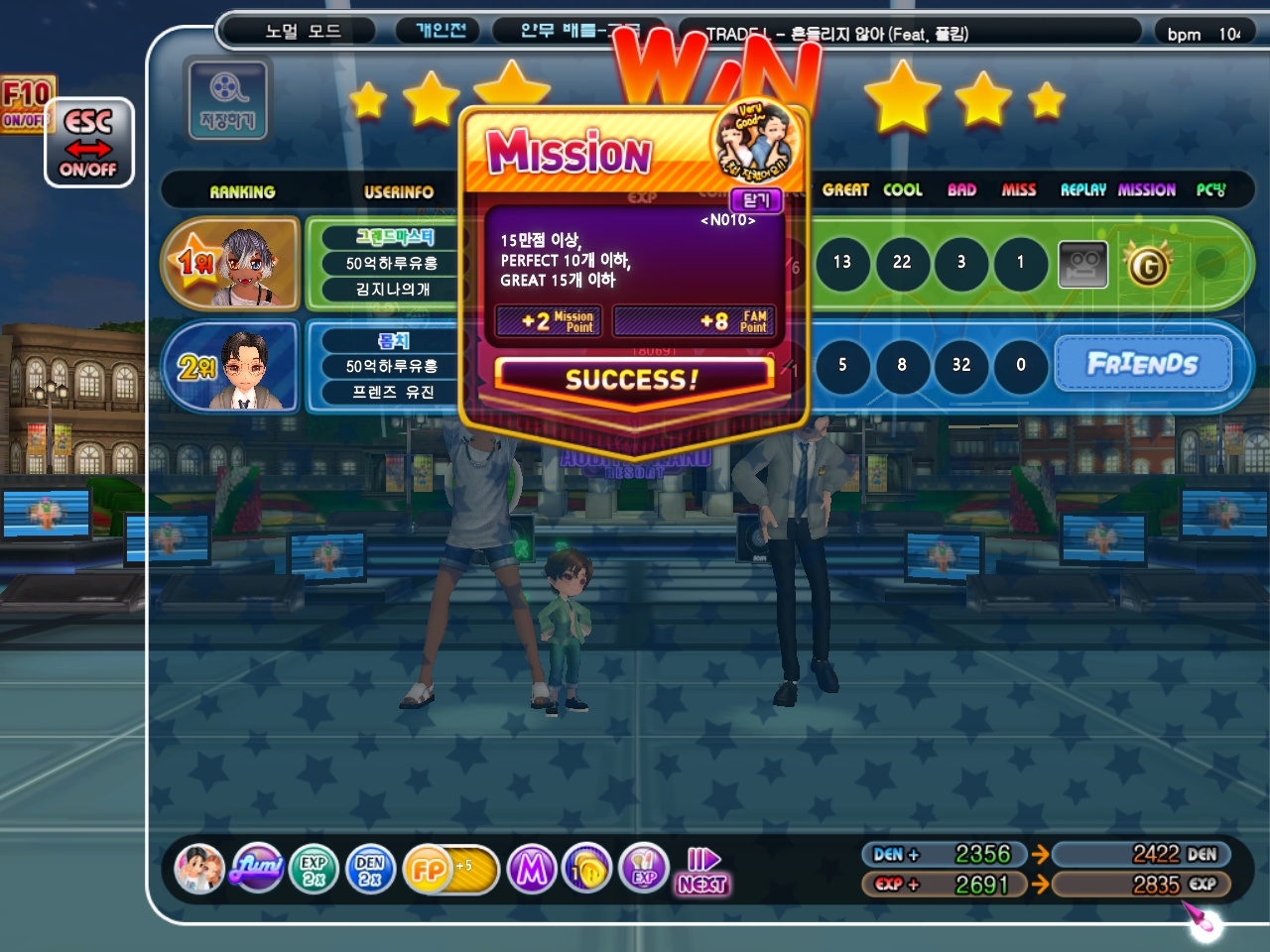Close the Mission popup with 닫기
The height and width of the screenshot is (952, 1270).
tap(756, 200)
